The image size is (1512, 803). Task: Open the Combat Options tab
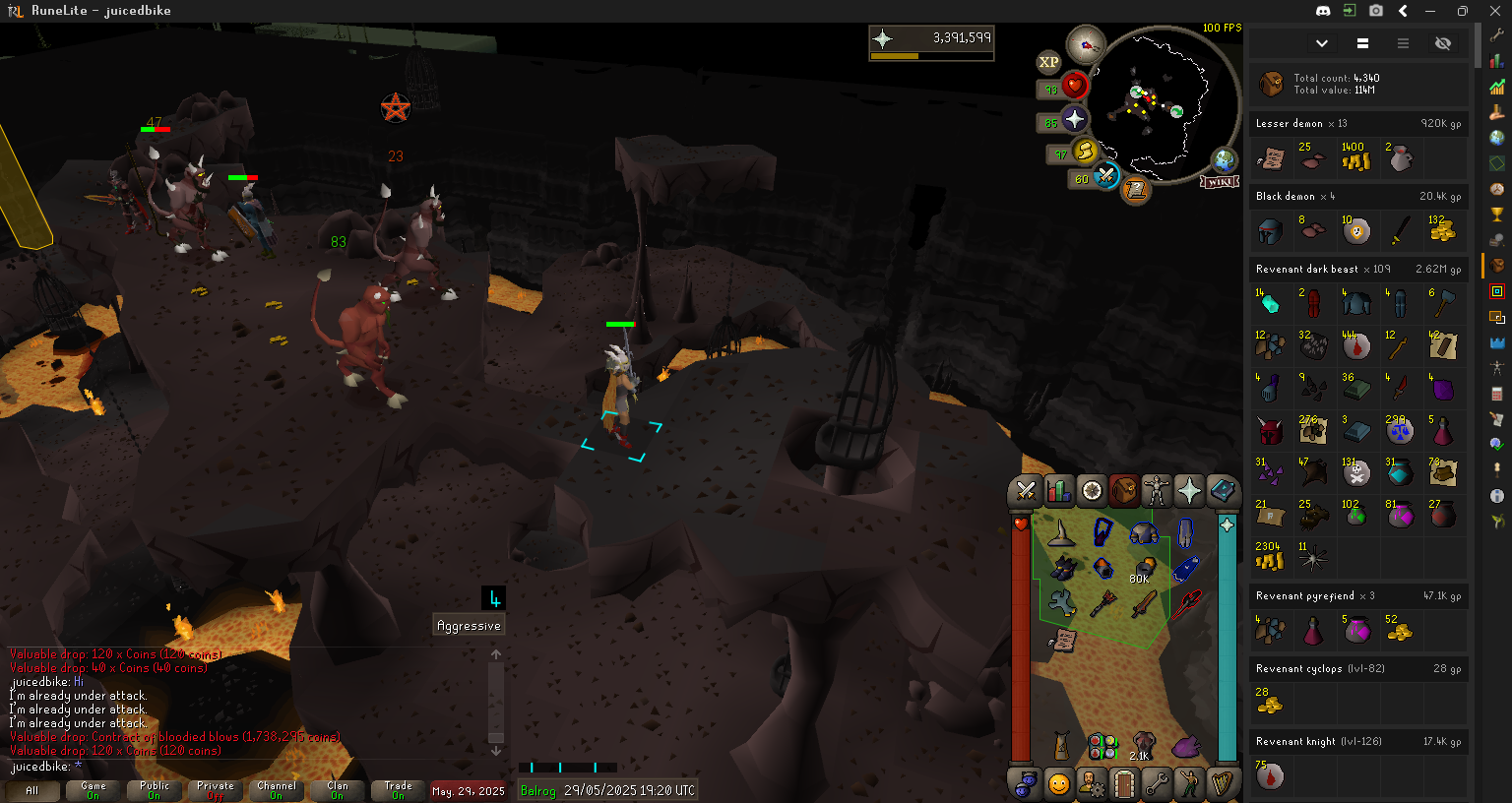(1026, 490)
